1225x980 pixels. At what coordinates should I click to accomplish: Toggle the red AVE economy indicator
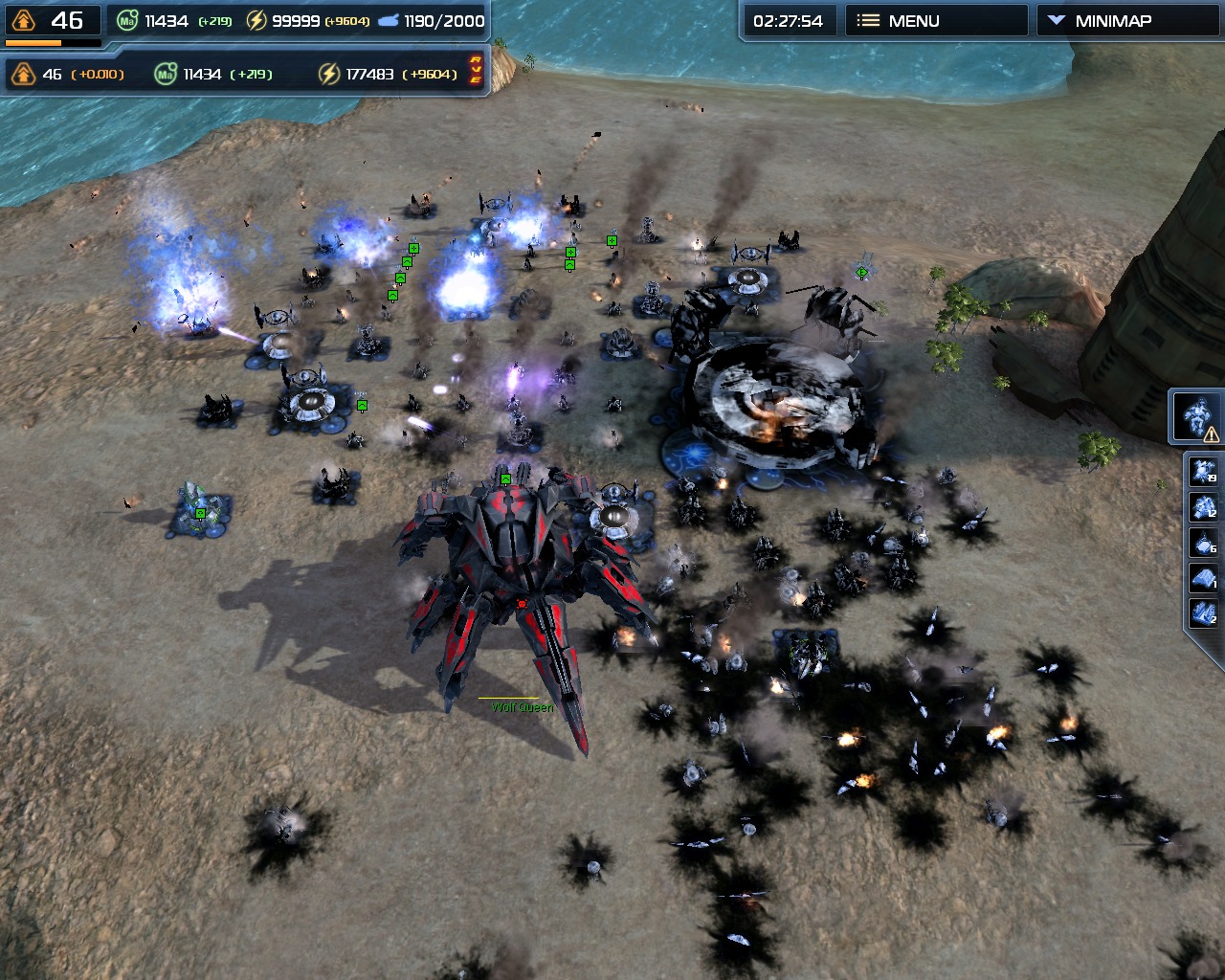coord(476,70)
